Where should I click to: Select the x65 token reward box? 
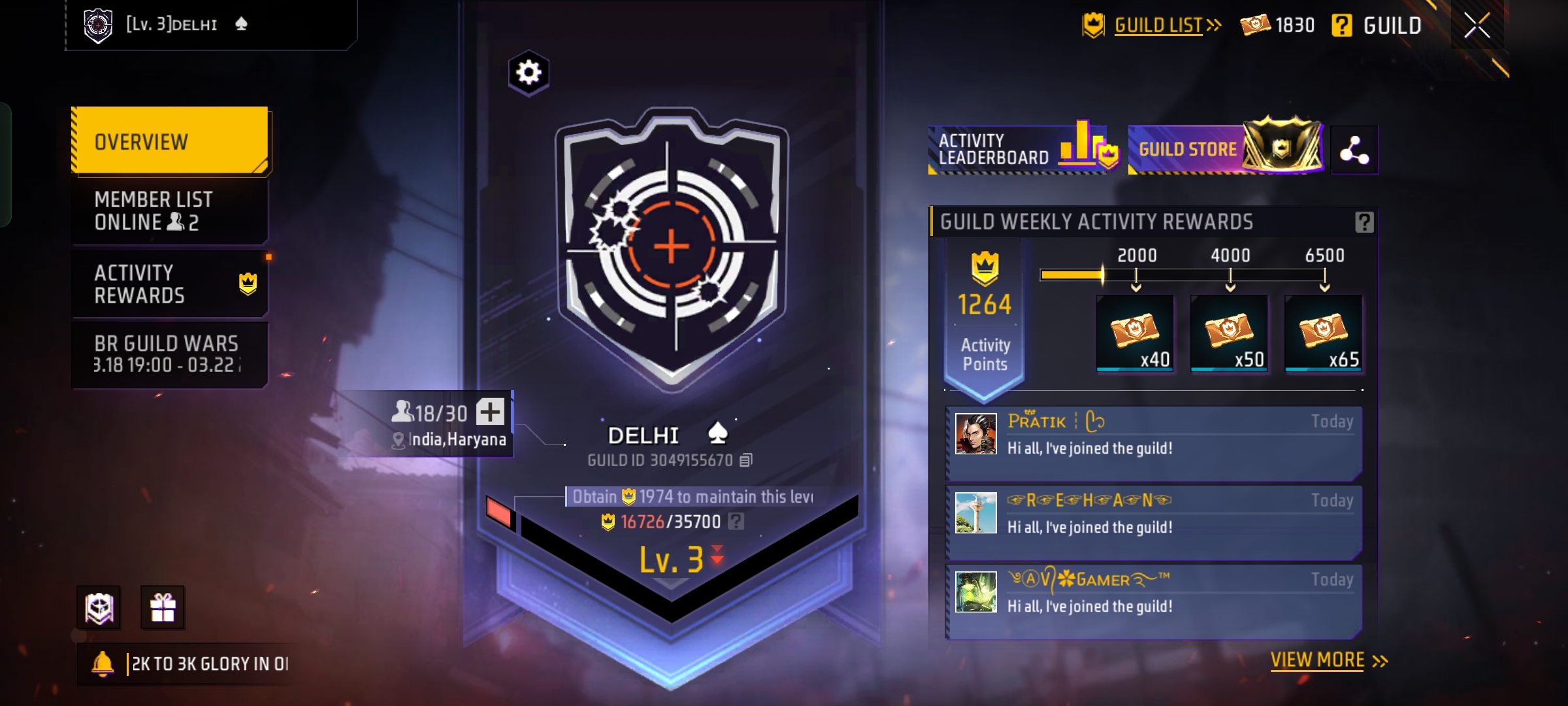[1324, 333]
